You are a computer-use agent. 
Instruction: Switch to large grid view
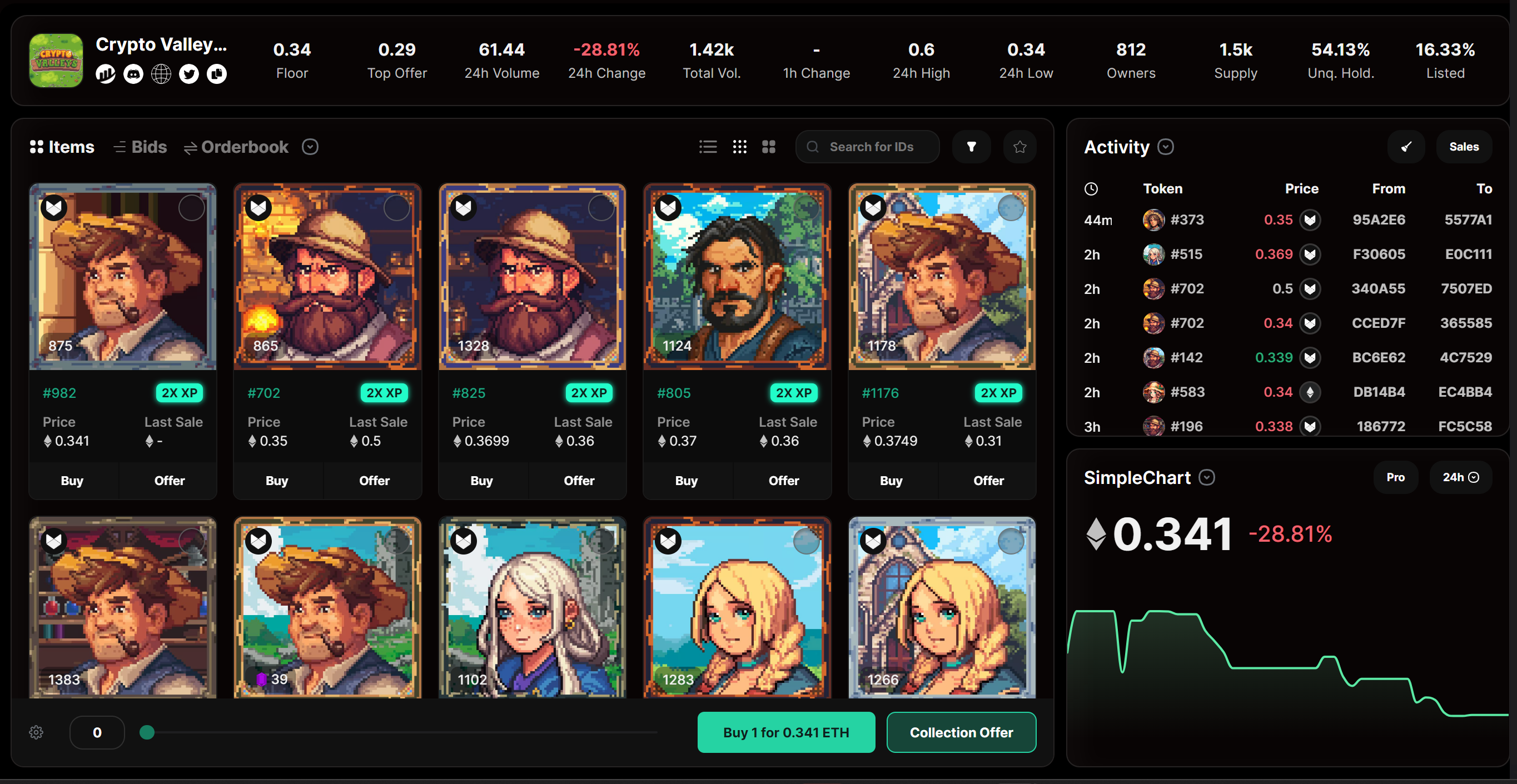pyautogui.click(x=769, y=147)
